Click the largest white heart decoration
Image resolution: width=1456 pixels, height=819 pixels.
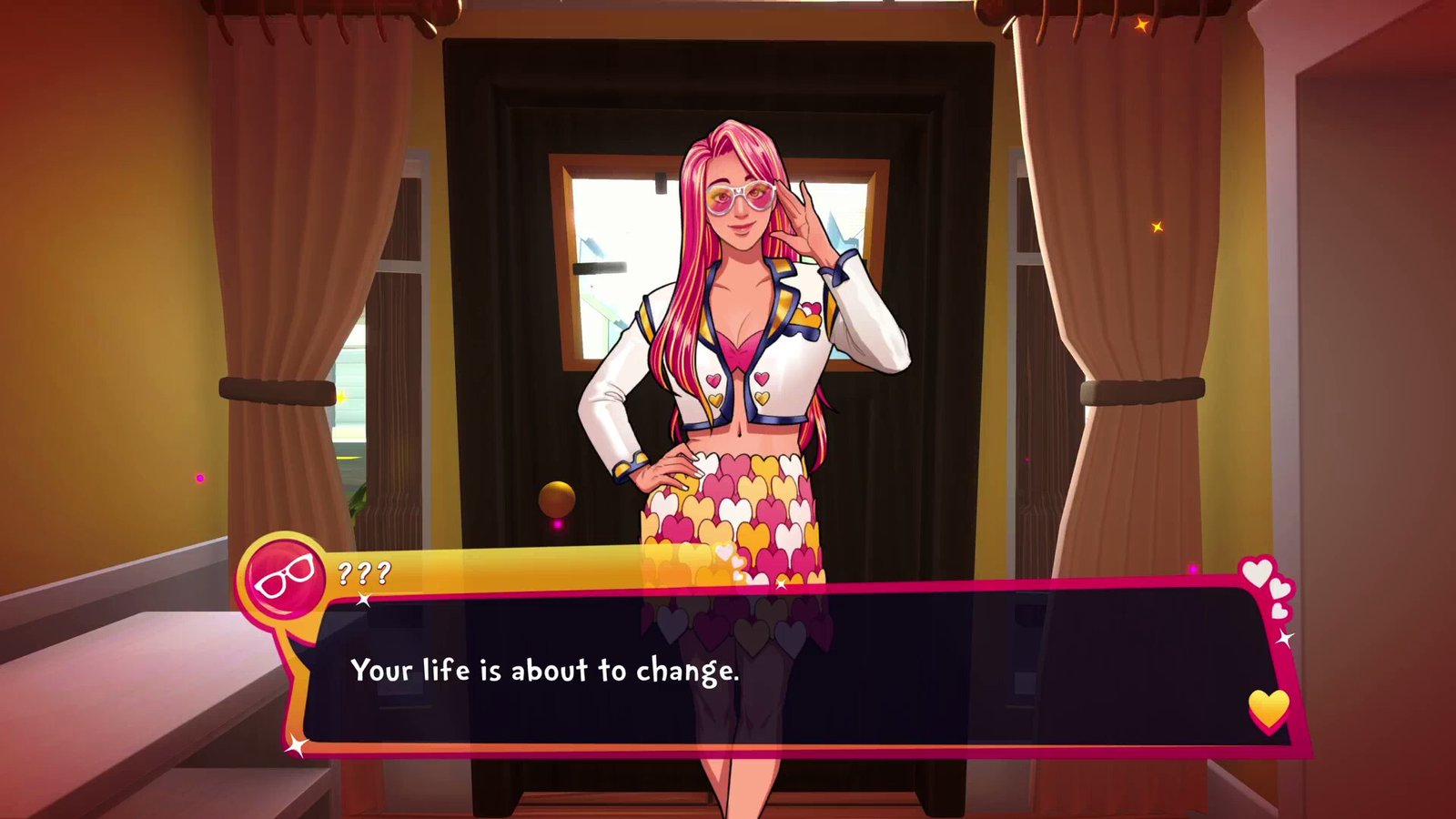(1258, 571)
